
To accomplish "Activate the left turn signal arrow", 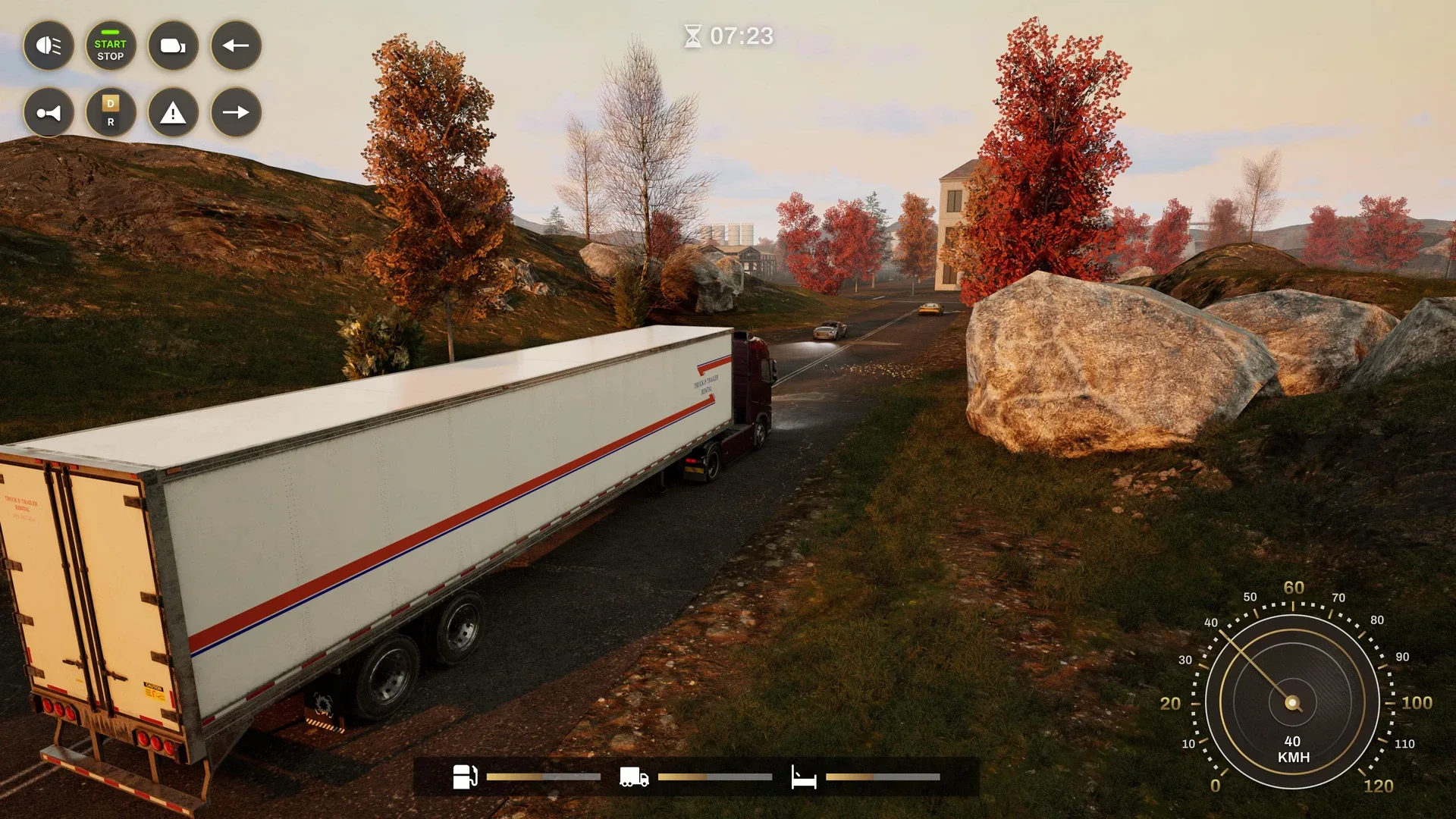I will coord(236,46).
